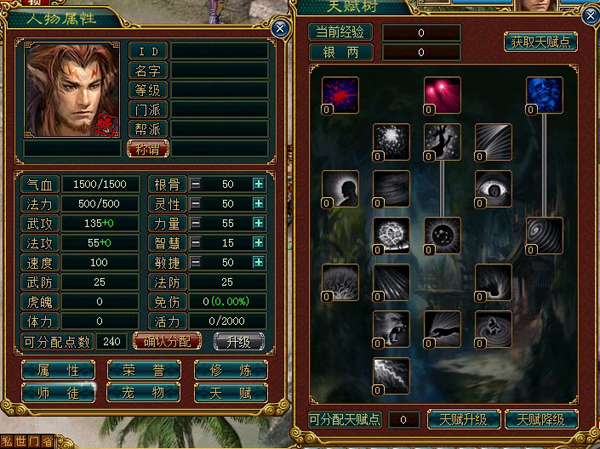Click 获取天赋点 to get talent points
Screen dimensions: 600x449
[x=540, y=42]
